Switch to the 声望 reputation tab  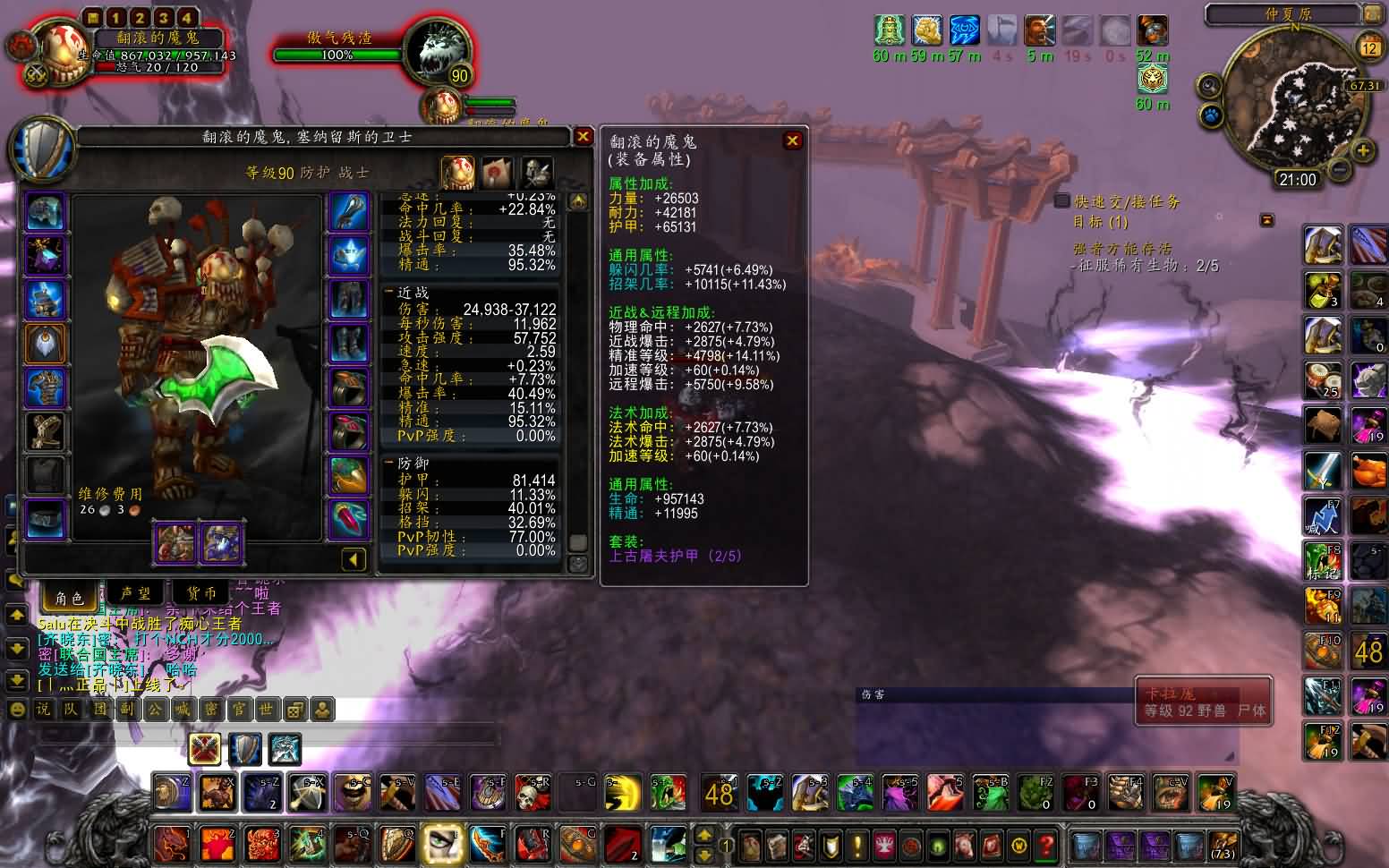click(x=135, y=595)
